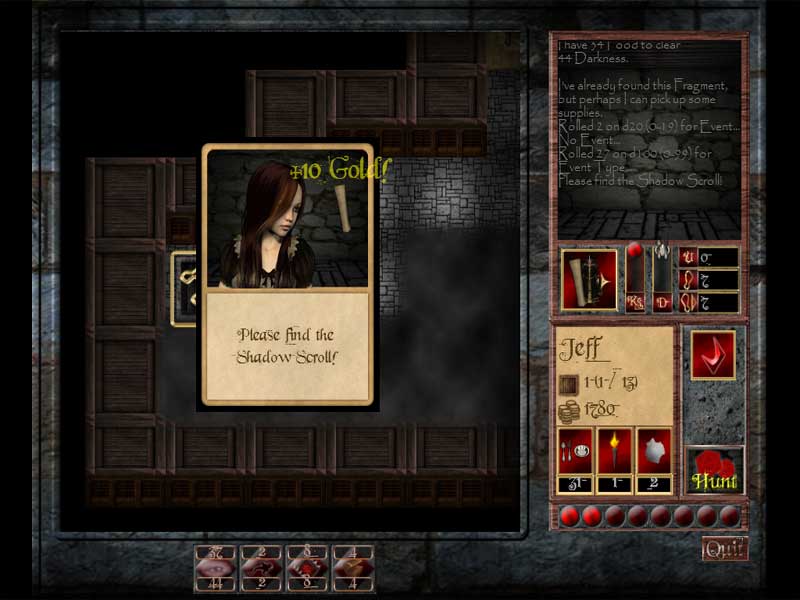Quit the game with the Quit button
This screenshot has width=800, height=600.
pyautogui.click(x=724, y=548)
